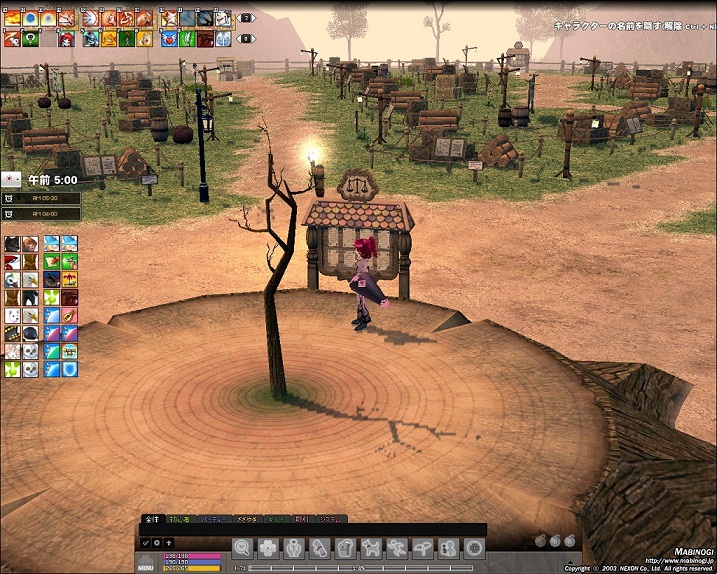The image size is (717, 574).
Task: Select the red-haired character hotbar icon
Action: coord(65,39)
